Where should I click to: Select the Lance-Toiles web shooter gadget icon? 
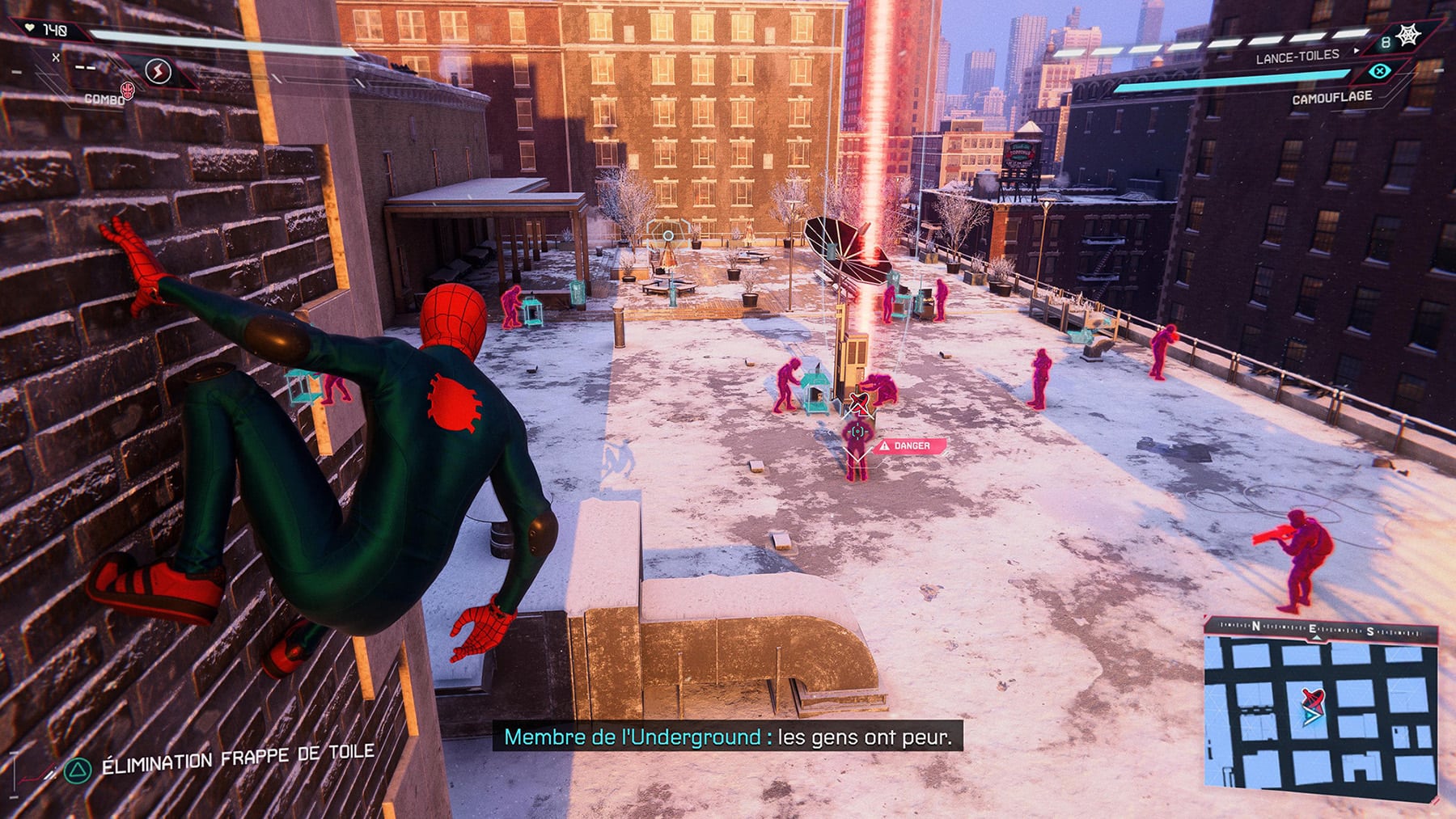point(1408,36)
